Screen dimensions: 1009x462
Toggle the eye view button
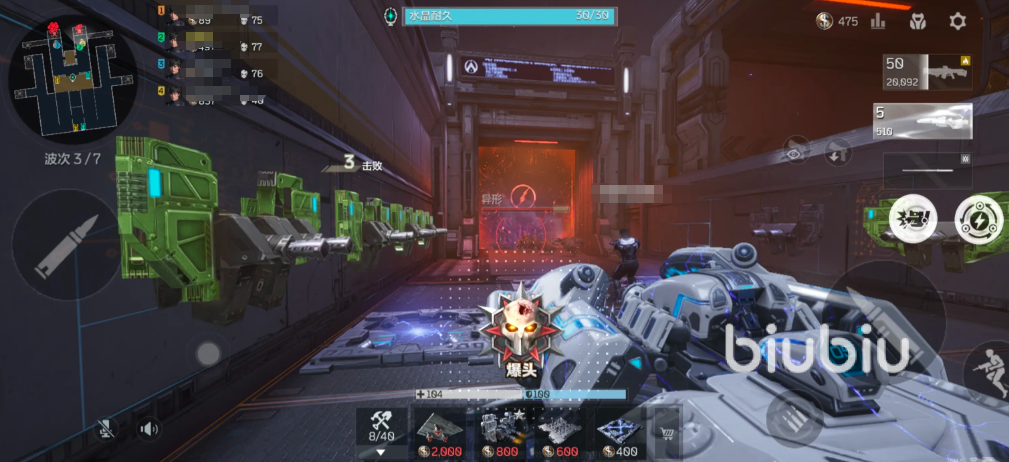[x=795, y=152]
